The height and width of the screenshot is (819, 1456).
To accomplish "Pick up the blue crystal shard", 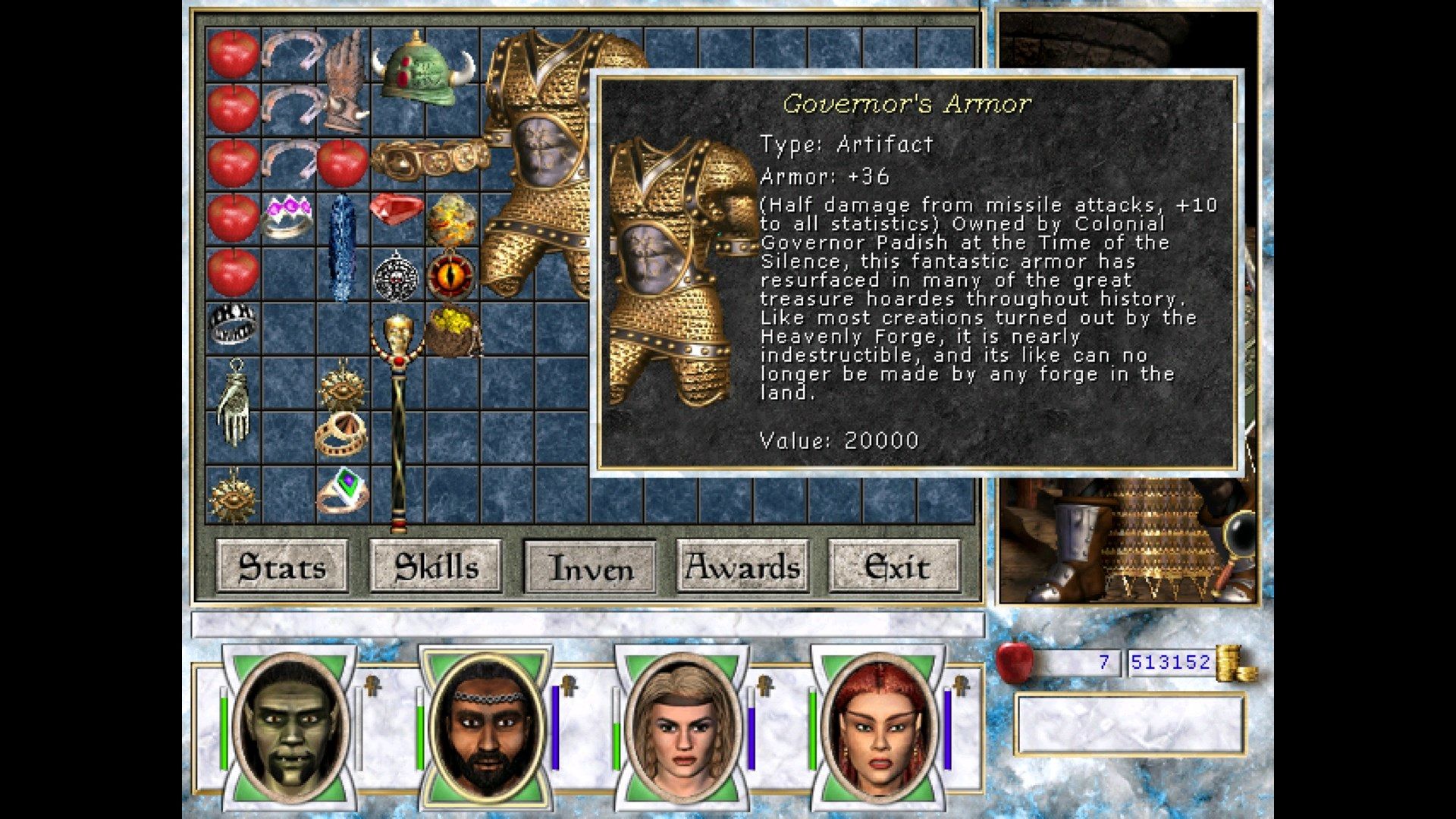I will tap(342, 246).
